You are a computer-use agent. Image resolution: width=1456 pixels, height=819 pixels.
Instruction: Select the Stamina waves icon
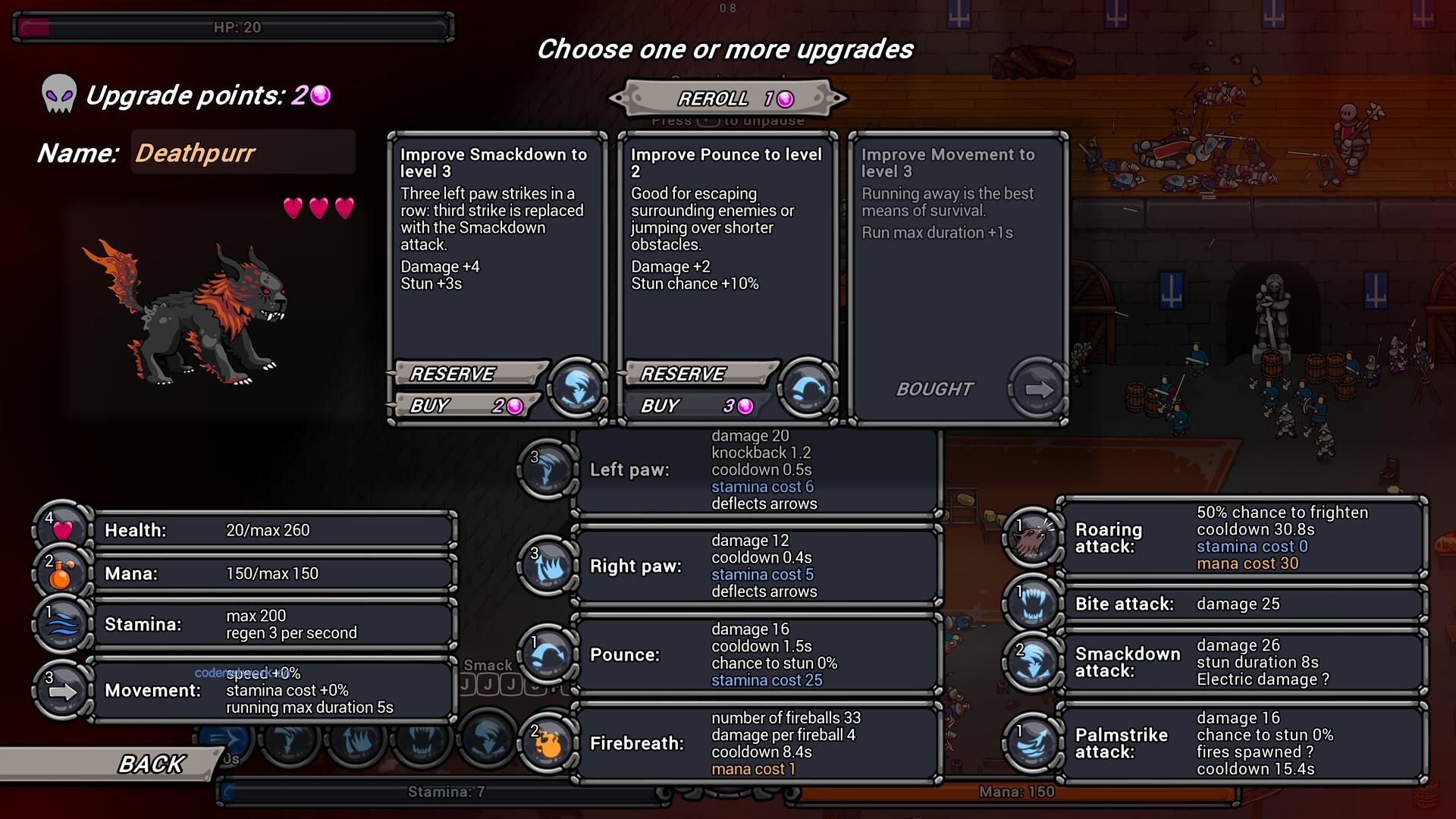(x=62, y=624)
